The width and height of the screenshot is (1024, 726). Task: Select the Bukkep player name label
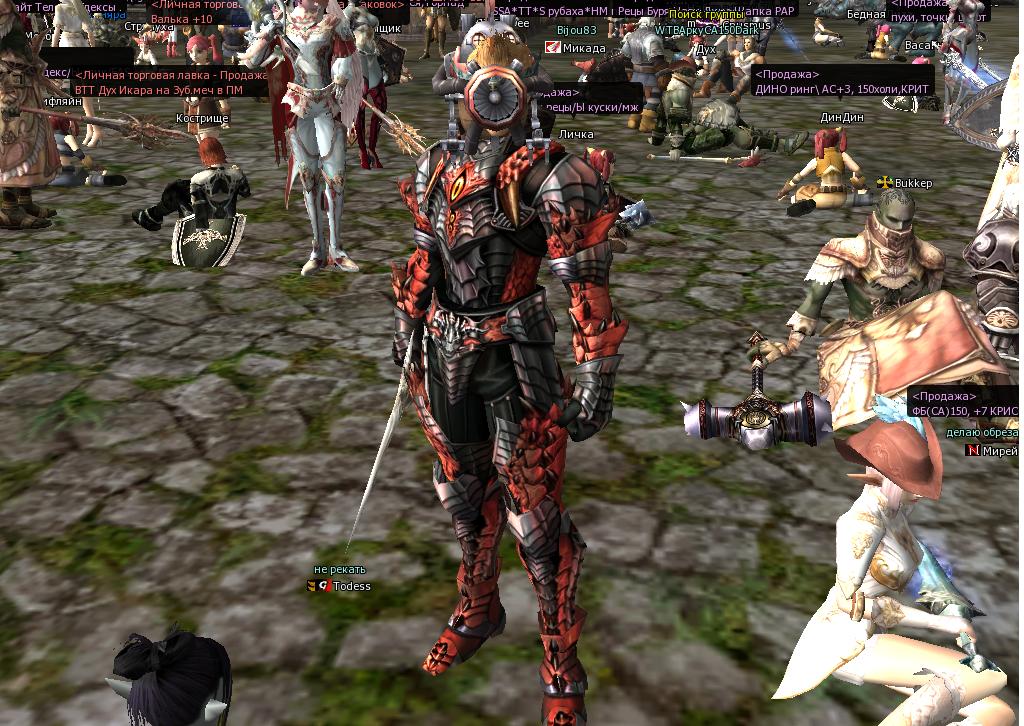[913, 184]
